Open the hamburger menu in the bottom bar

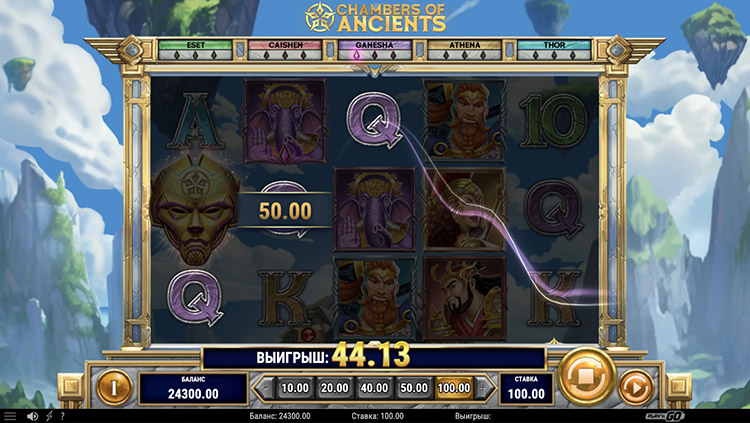(x=10, y=415)
